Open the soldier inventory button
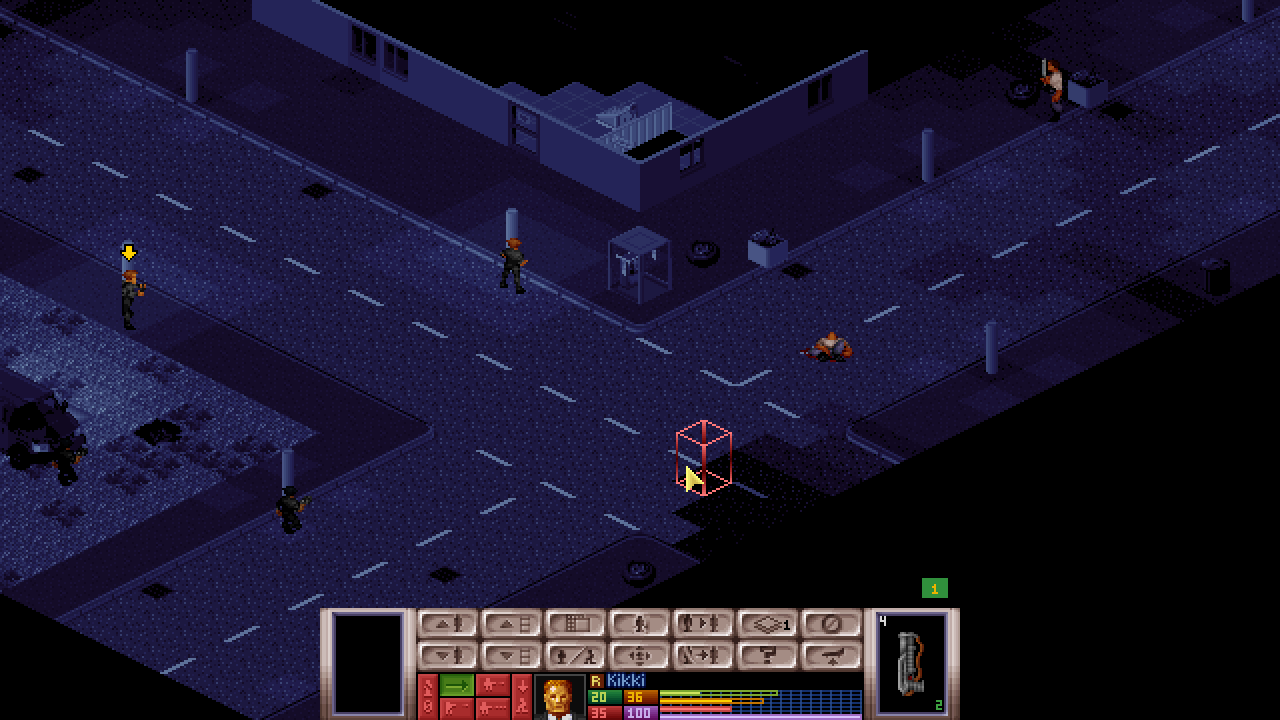This screenshot has width=1280, height=720. coord(575,656)
